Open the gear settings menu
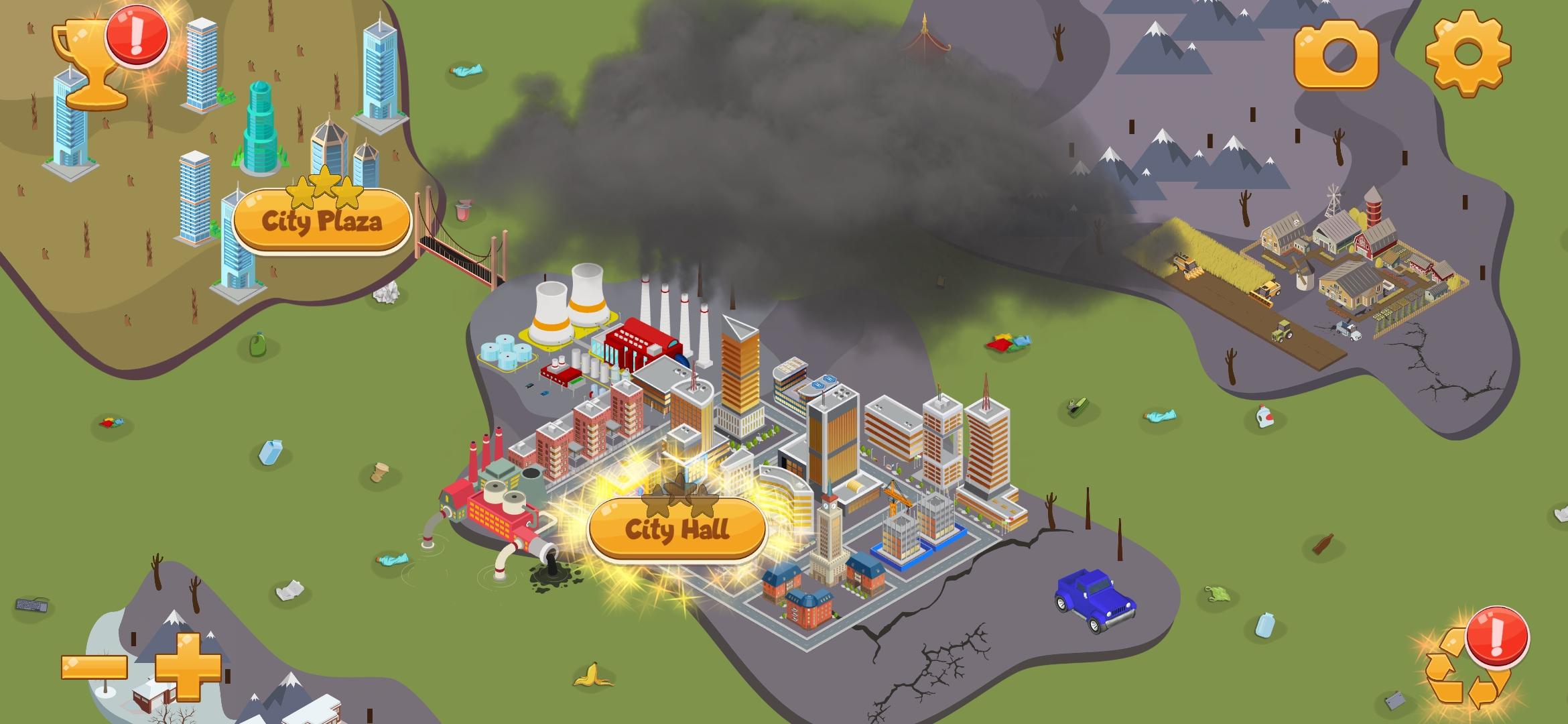This screenshot has width=1568, height=724. tap(1467, 52)
